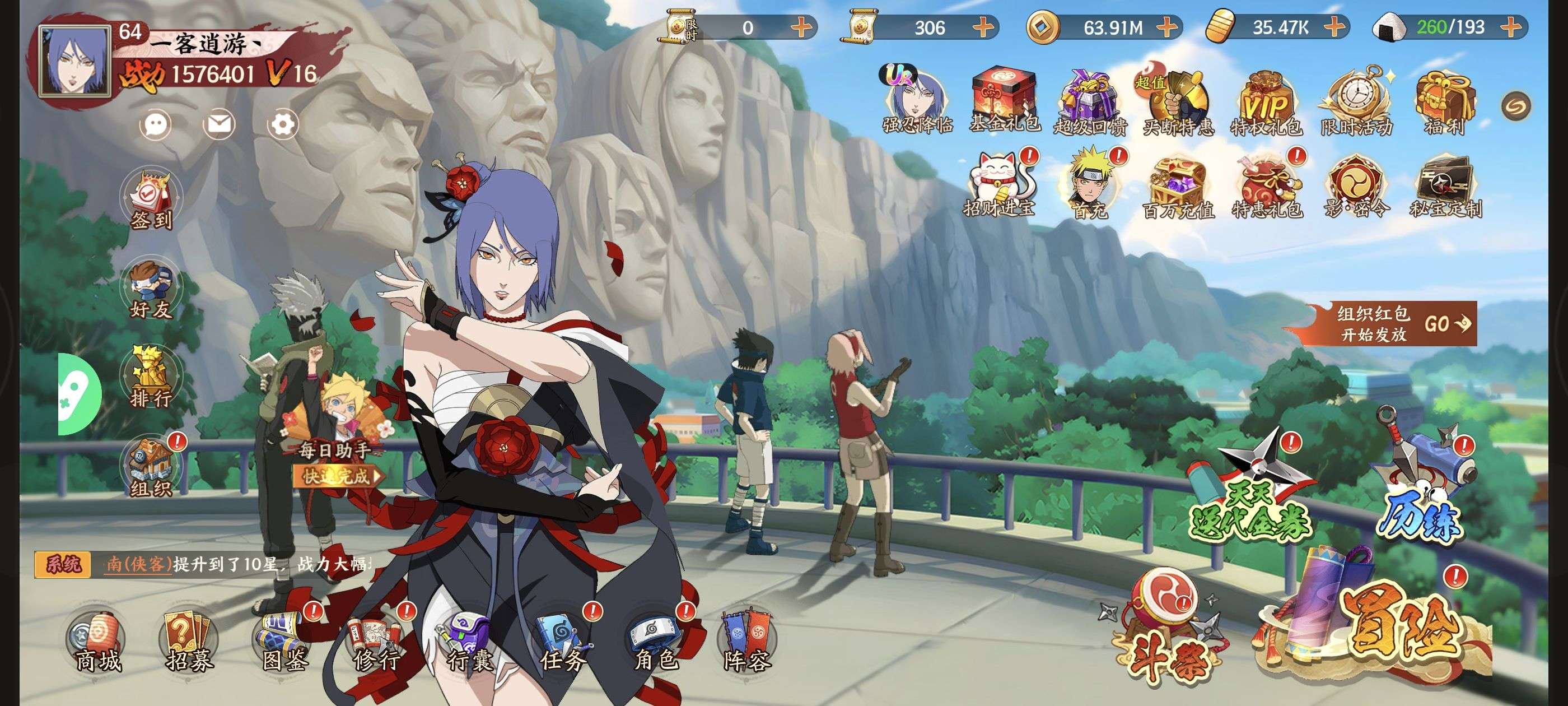
Task: Open the mail envelope icon
Action: (x=218, y=125)
